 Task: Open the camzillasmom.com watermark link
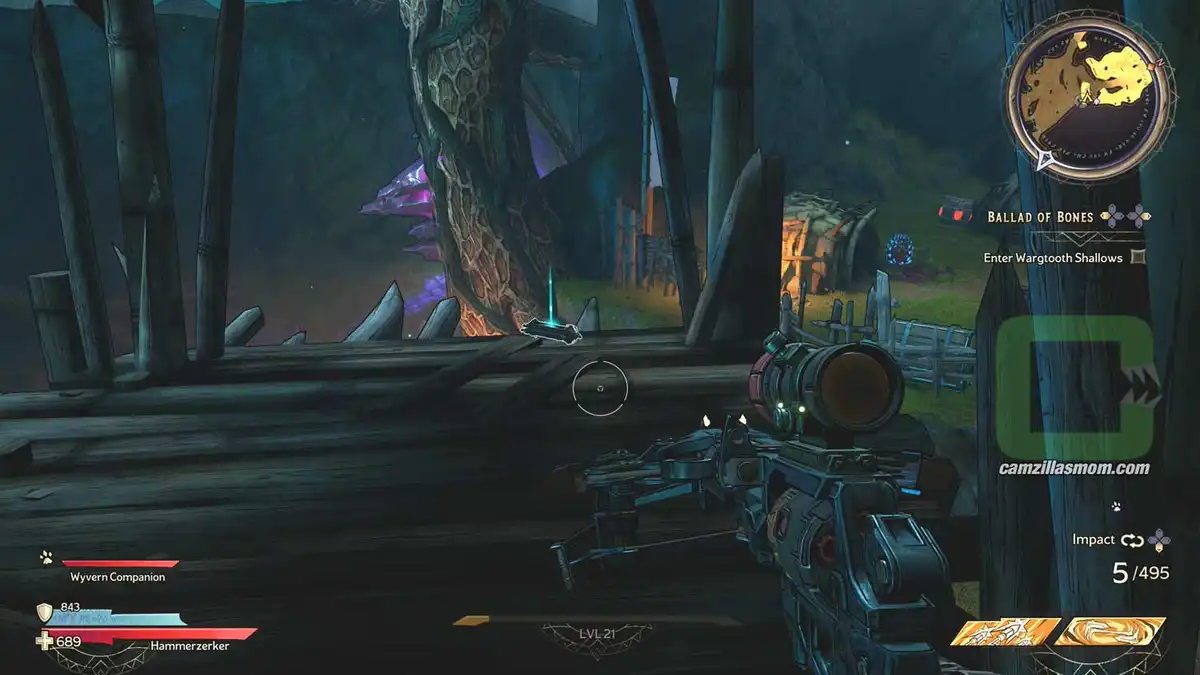tap(1074, 468)
